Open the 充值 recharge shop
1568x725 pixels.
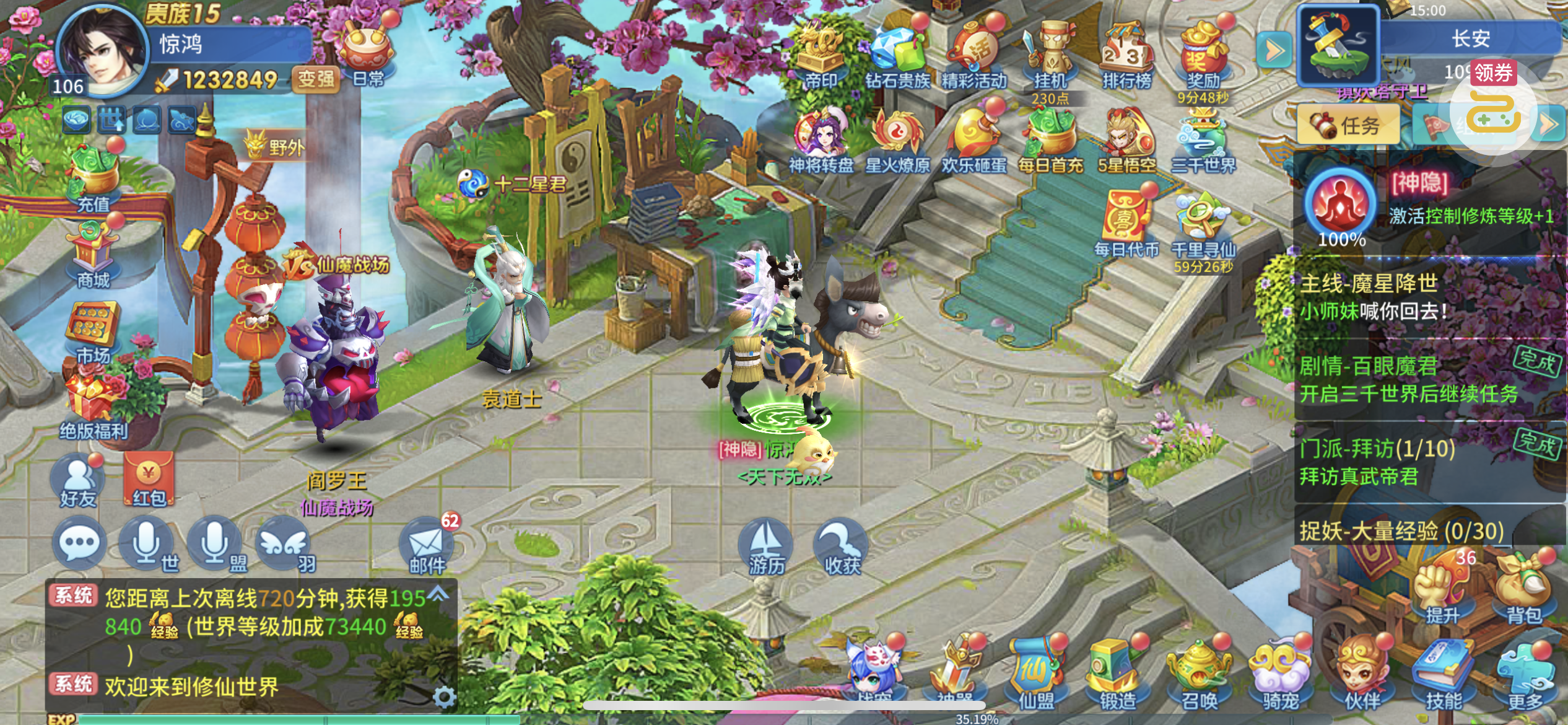point(94,180)
